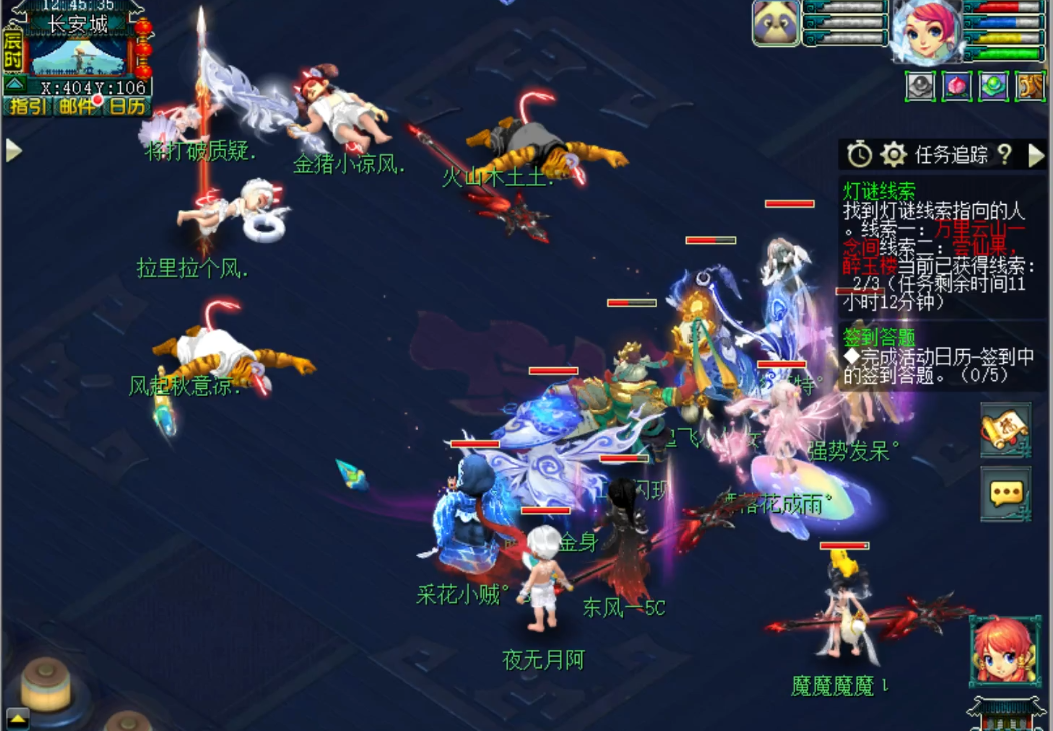Open the 邮件 mail button
The image size is (1053, 731).
click(x=77, y=106)
